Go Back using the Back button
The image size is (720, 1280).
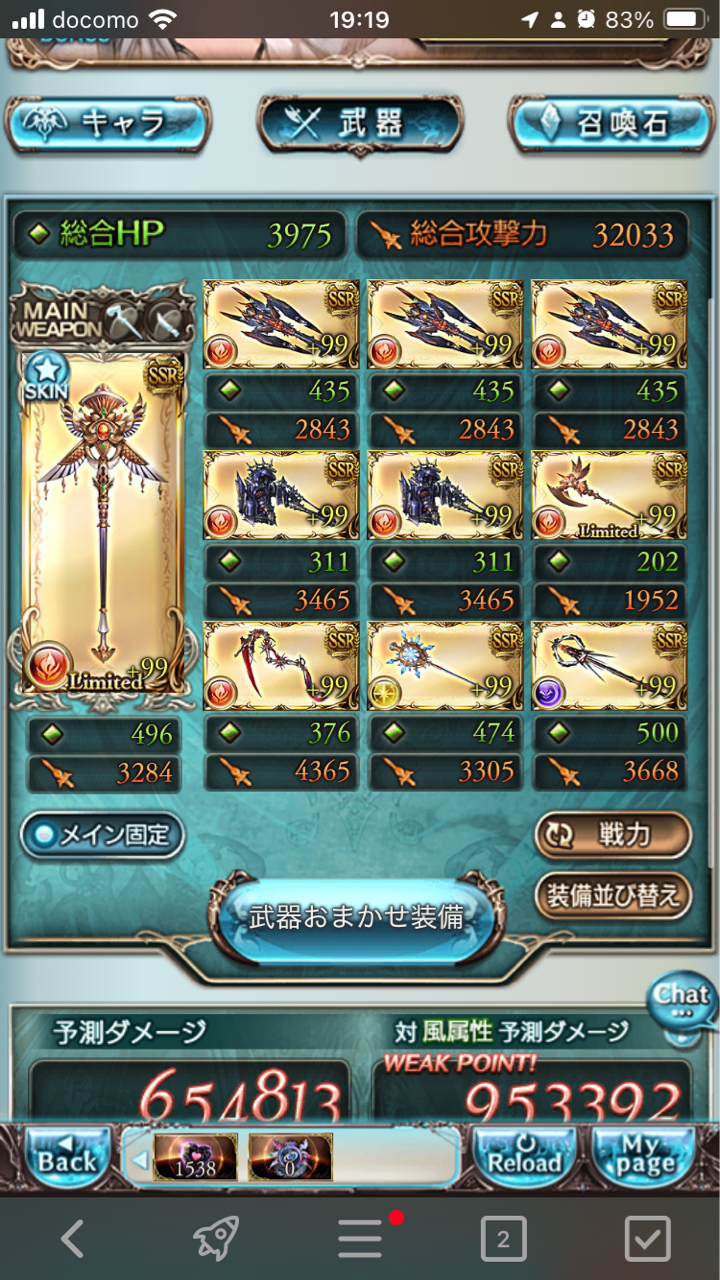pos(66,1156)
